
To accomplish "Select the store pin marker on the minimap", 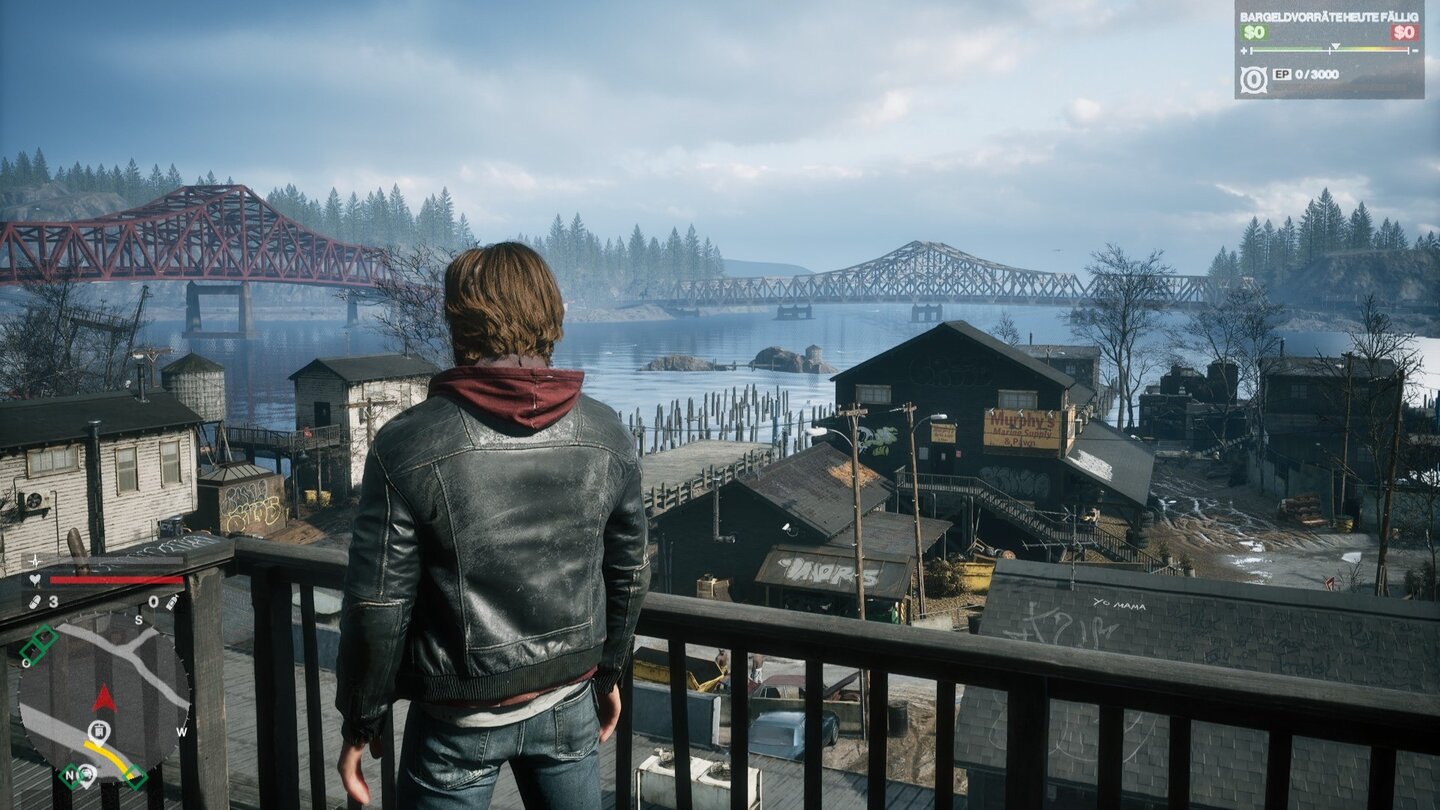I will (x=98, y=730).
